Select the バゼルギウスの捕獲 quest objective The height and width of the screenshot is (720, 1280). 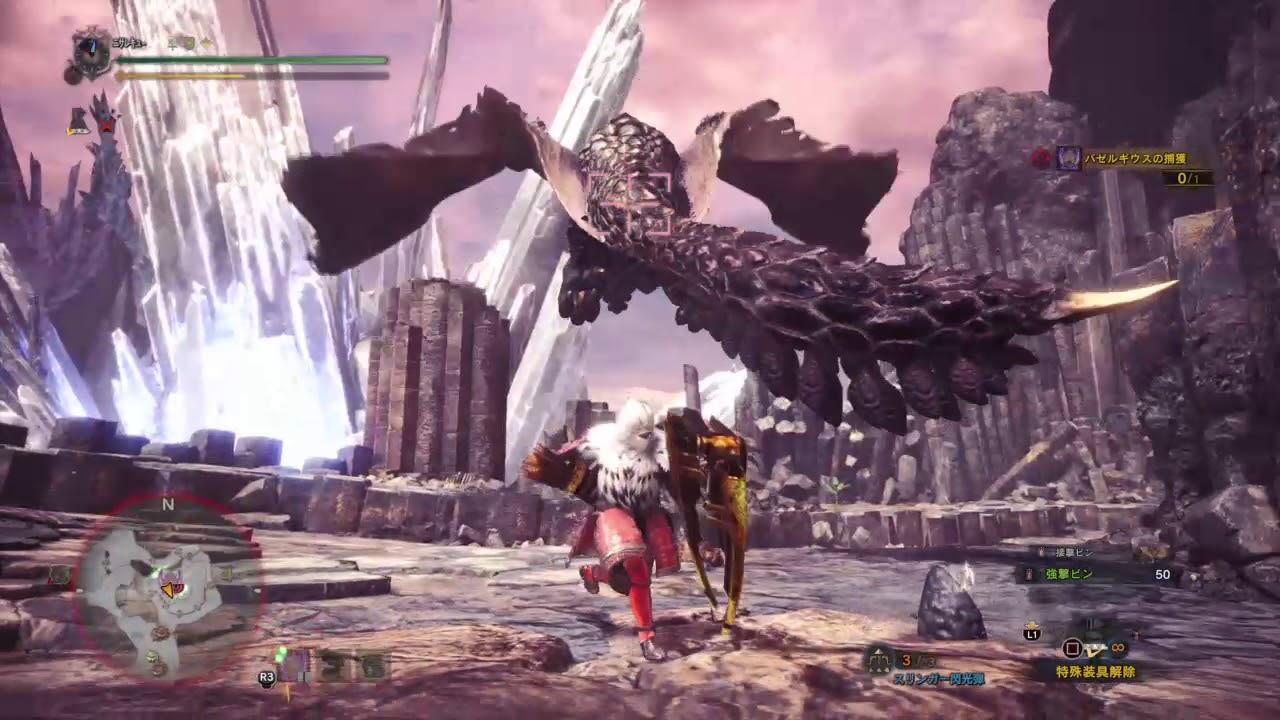[x=1135, y=159]
